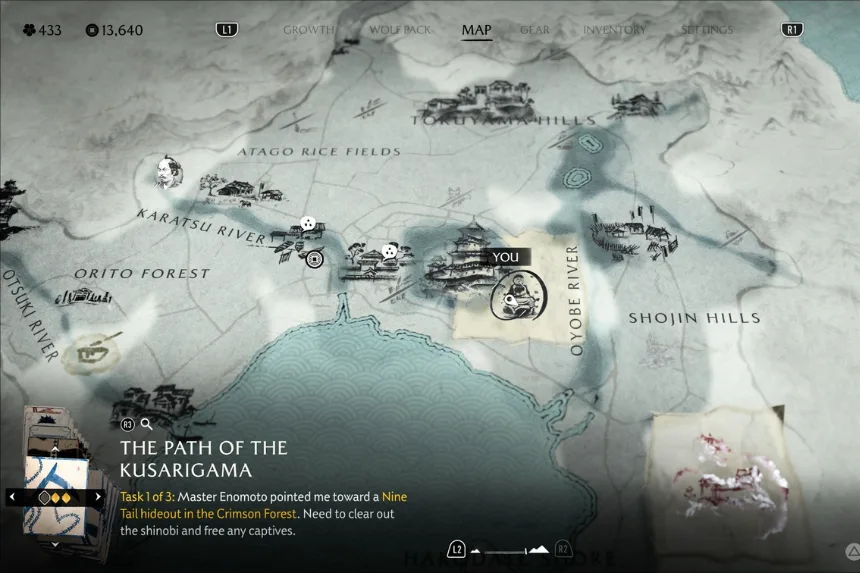The image size is (860, 573).
Task: Select the YOU player position marker
Action: 517,293
